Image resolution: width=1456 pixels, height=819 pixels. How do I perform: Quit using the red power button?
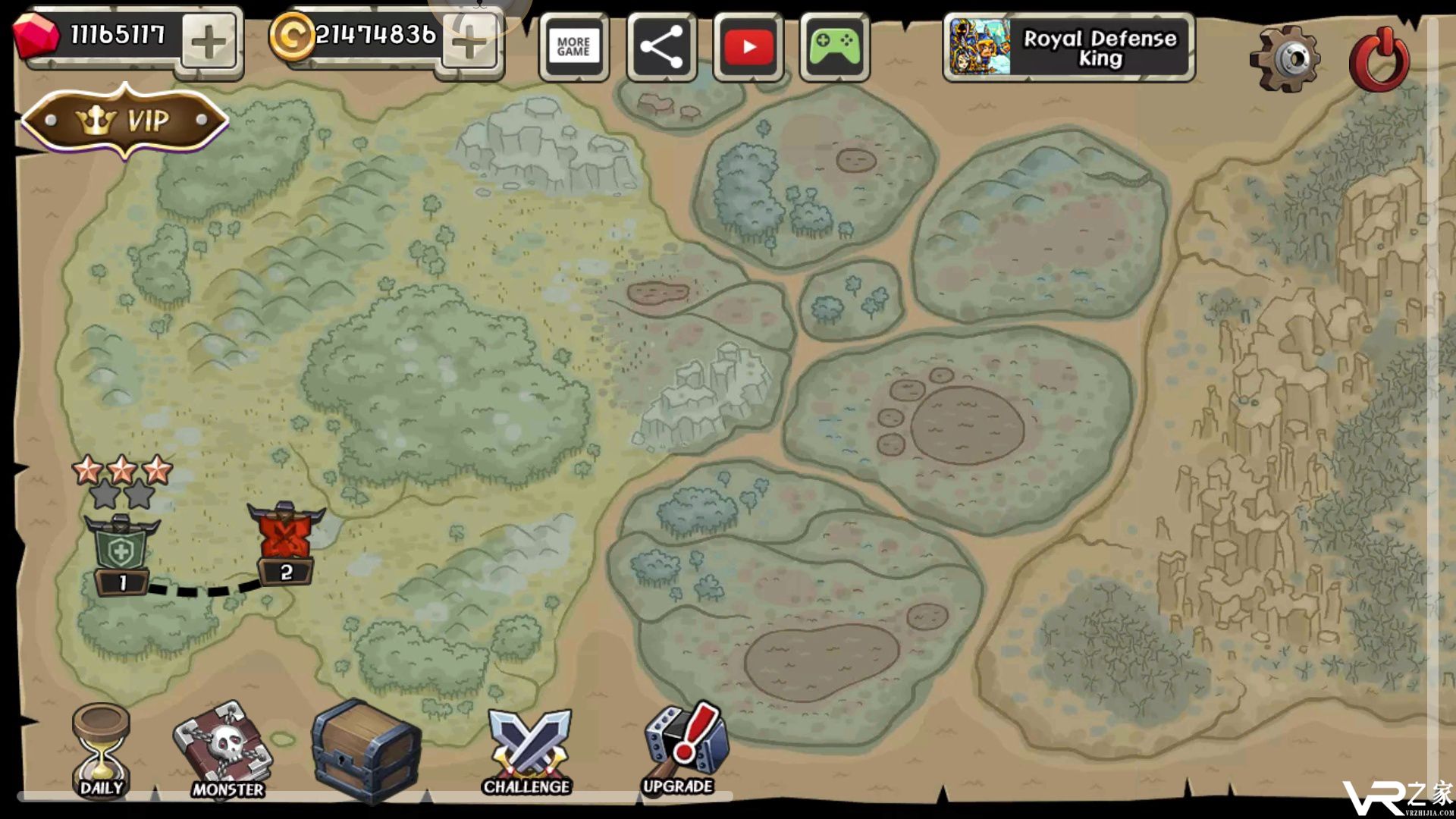1379,59
